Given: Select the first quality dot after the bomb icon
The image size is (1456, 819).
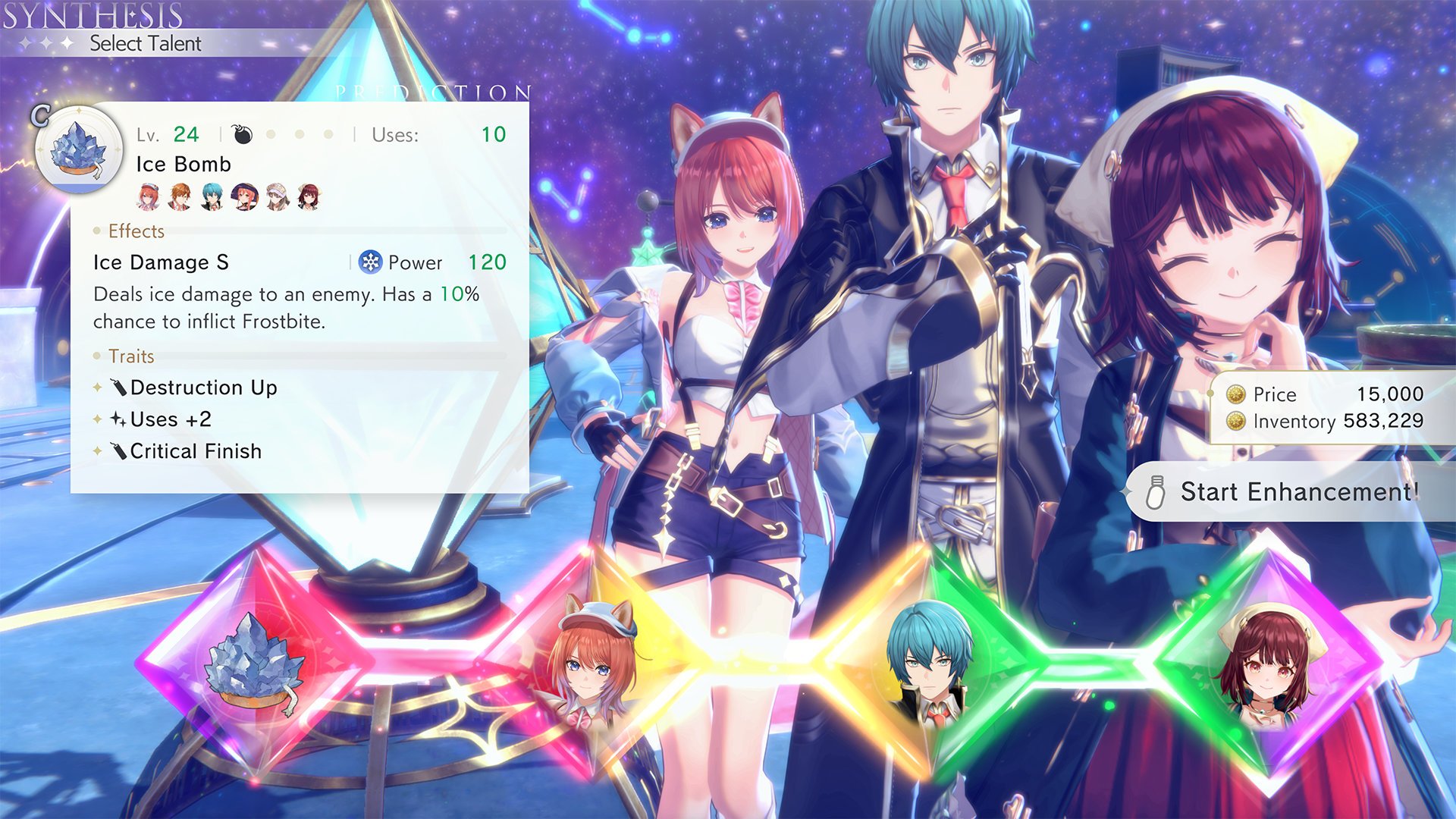Looking at the screenshot, I should (270, 135).
